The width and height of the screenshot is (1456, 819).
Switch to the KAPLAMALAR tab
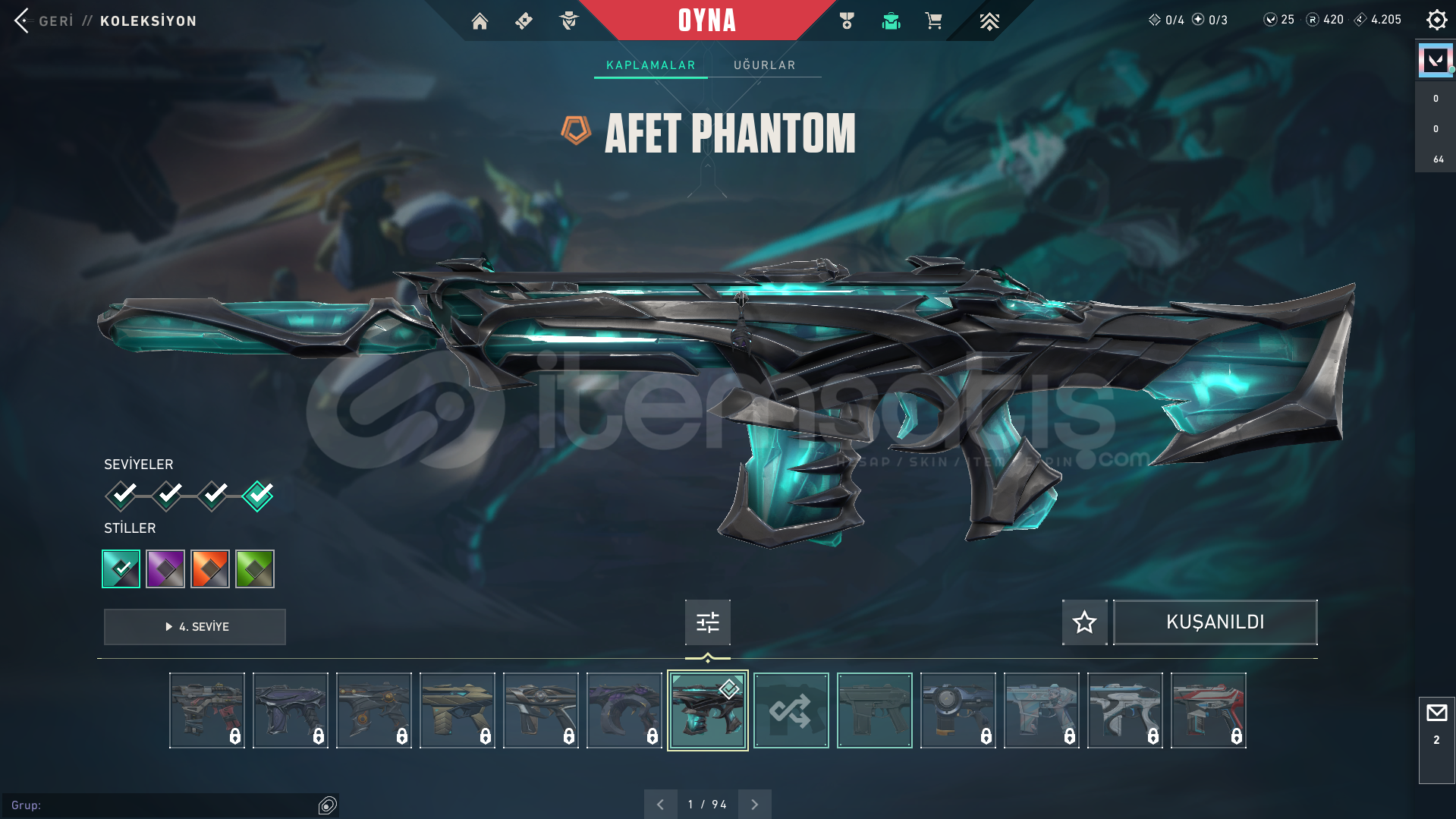click(x=650, y=65)
